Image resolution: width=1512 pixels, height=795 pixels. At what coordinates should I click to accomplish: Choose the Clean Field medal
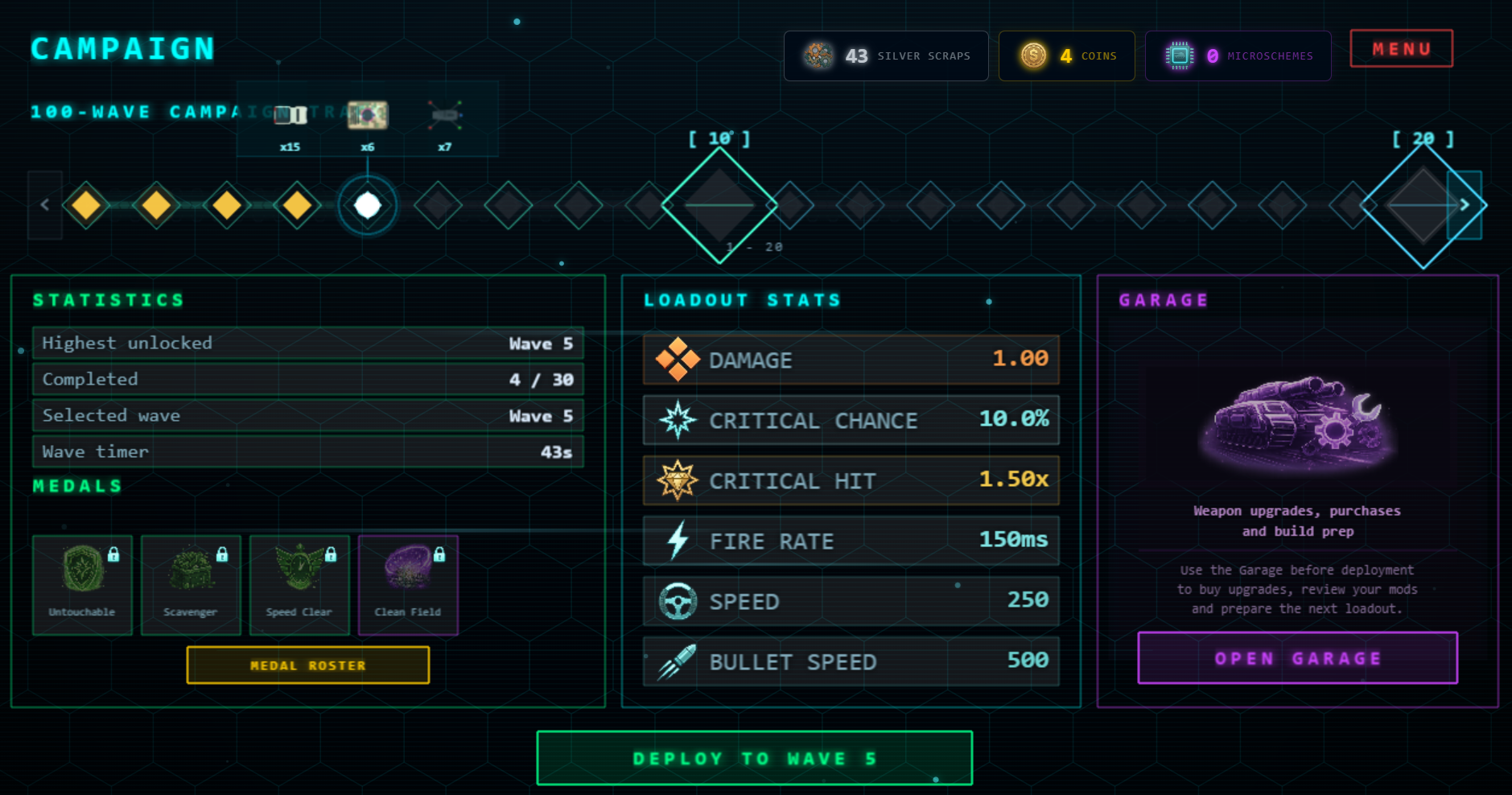[x=408, y=585]
